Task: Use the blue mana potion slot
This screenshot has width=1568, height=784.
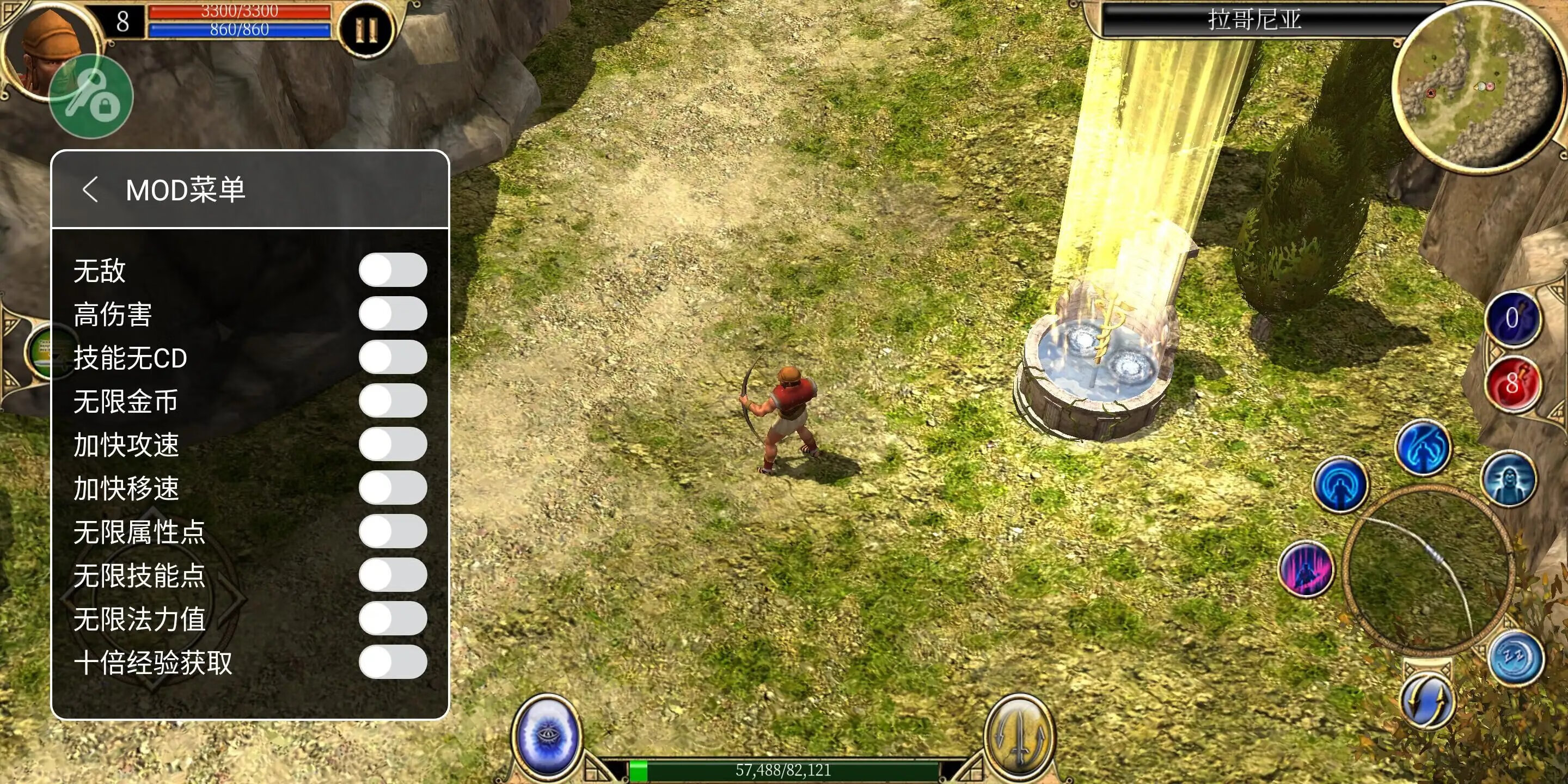Action: point(1512,318)
